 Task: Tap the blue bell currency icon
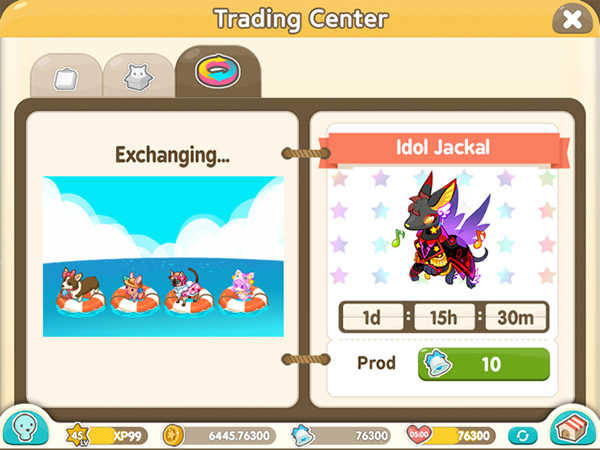point(301,434)
